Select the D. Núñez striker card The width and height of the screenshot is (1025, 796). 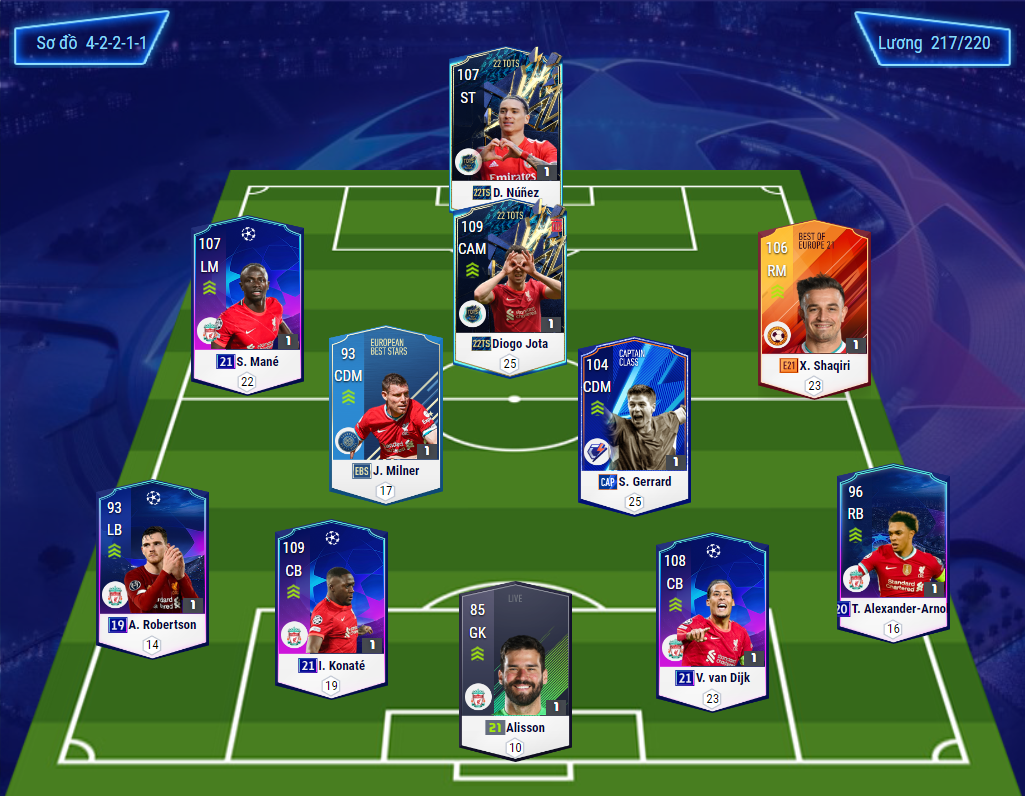[x=506, y=125]
